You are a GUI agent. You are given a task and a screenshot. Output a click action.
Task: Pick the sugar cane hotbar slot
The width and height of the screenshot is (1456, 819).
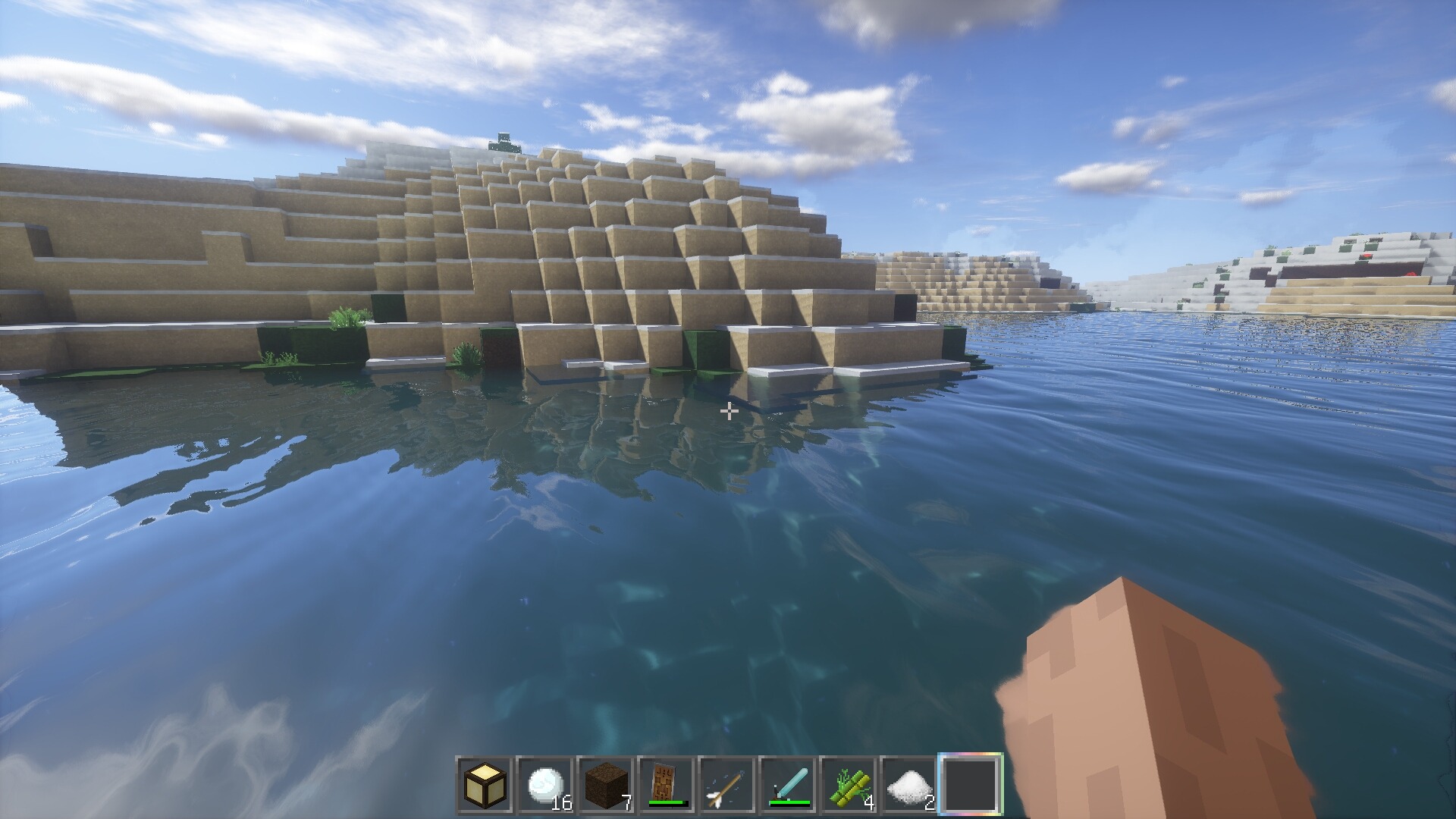tap(849, 785)
